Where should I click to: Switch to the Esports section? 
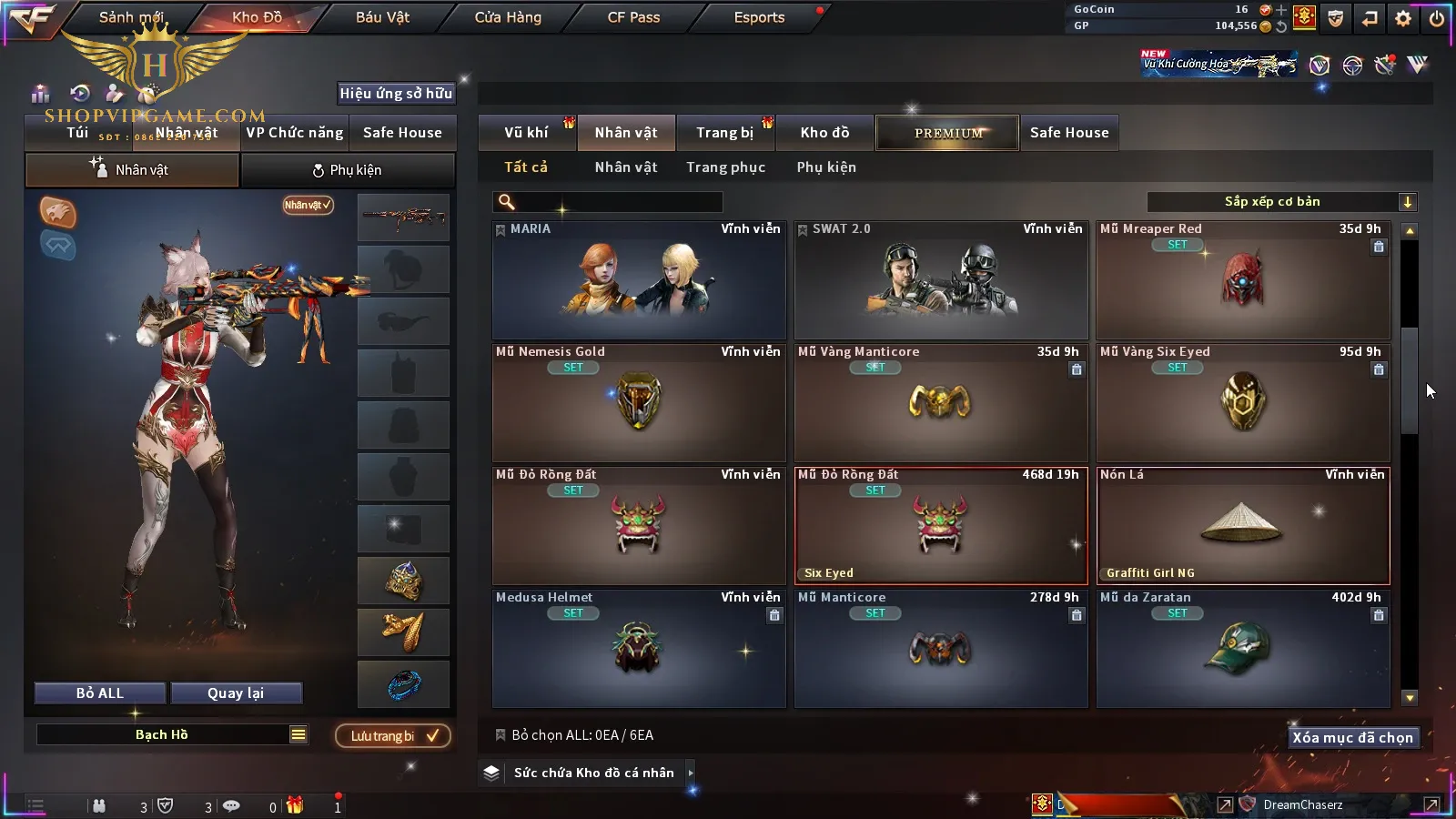(x=759, y=17)
